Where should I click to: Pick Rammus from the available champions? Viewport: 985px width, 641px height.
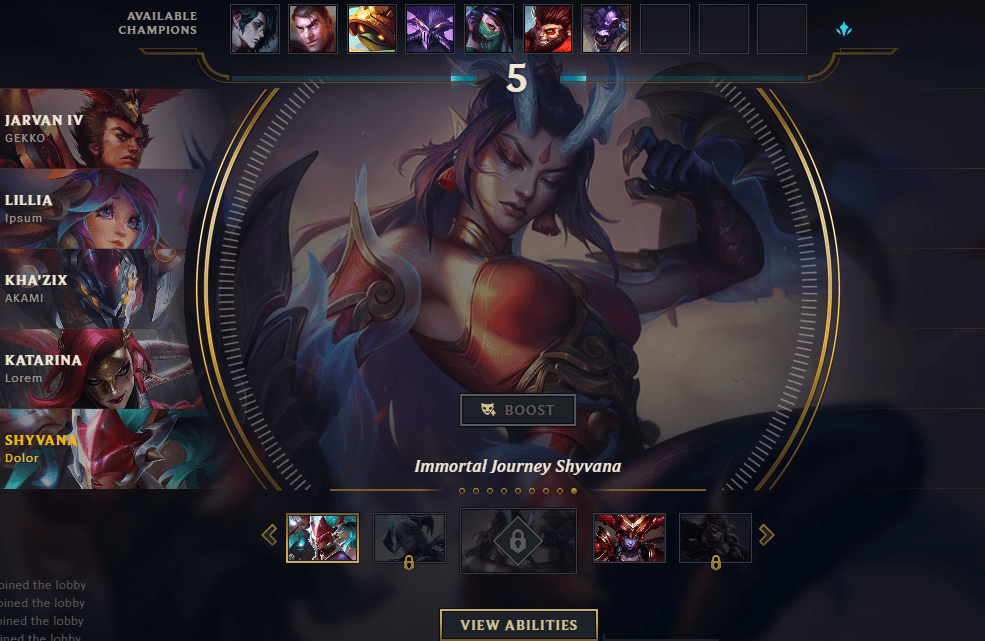[x=372, y=29]
